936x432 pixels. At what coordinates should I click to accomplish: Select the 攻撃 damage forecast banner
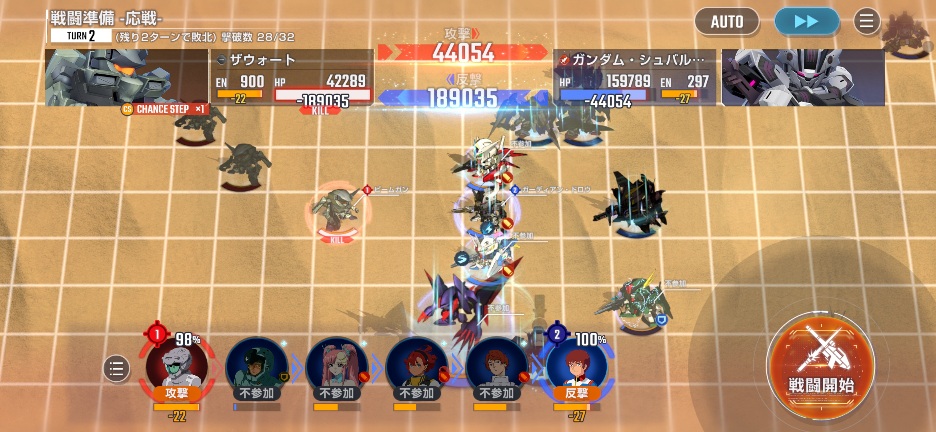[x=462, y=47]
